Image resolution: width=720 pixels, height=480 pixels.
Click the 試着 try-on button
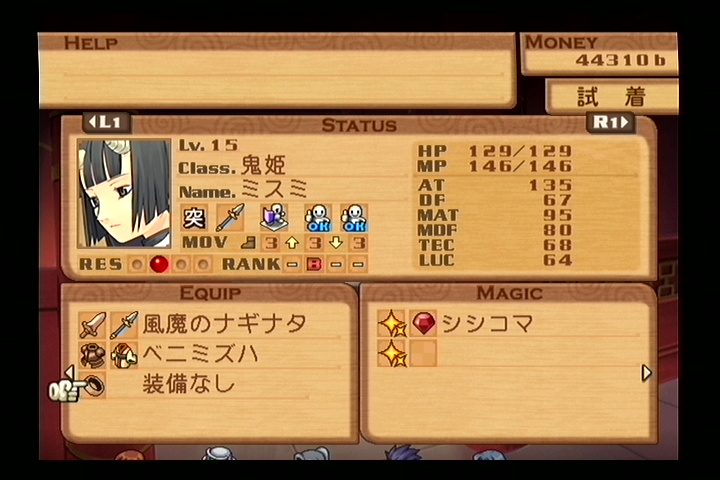[x=612, y=97]
